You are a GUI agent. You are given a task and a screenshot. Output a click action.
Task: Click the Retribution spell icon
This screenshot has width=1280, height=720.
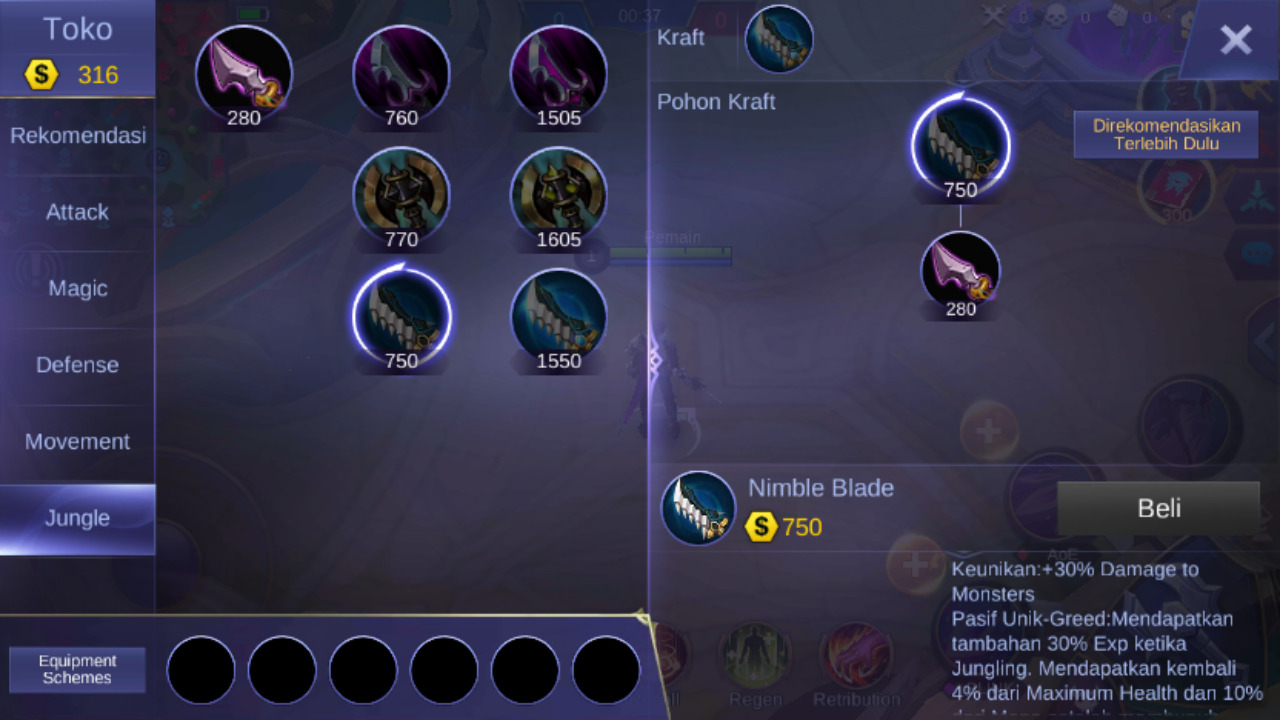click(x=856, y=655)
